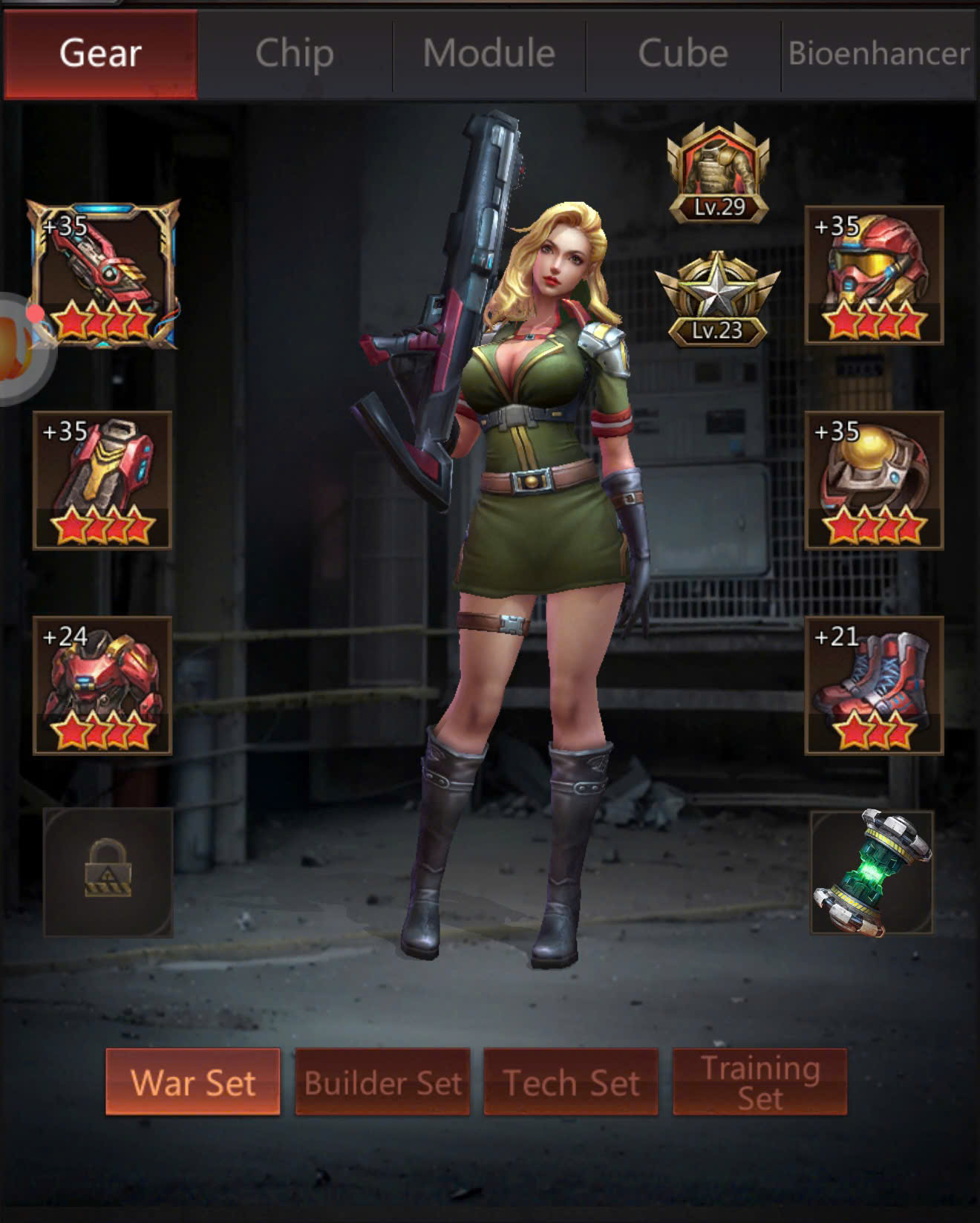
Task: Open the +35 red helmet slot
Action: tap(874, 275)
